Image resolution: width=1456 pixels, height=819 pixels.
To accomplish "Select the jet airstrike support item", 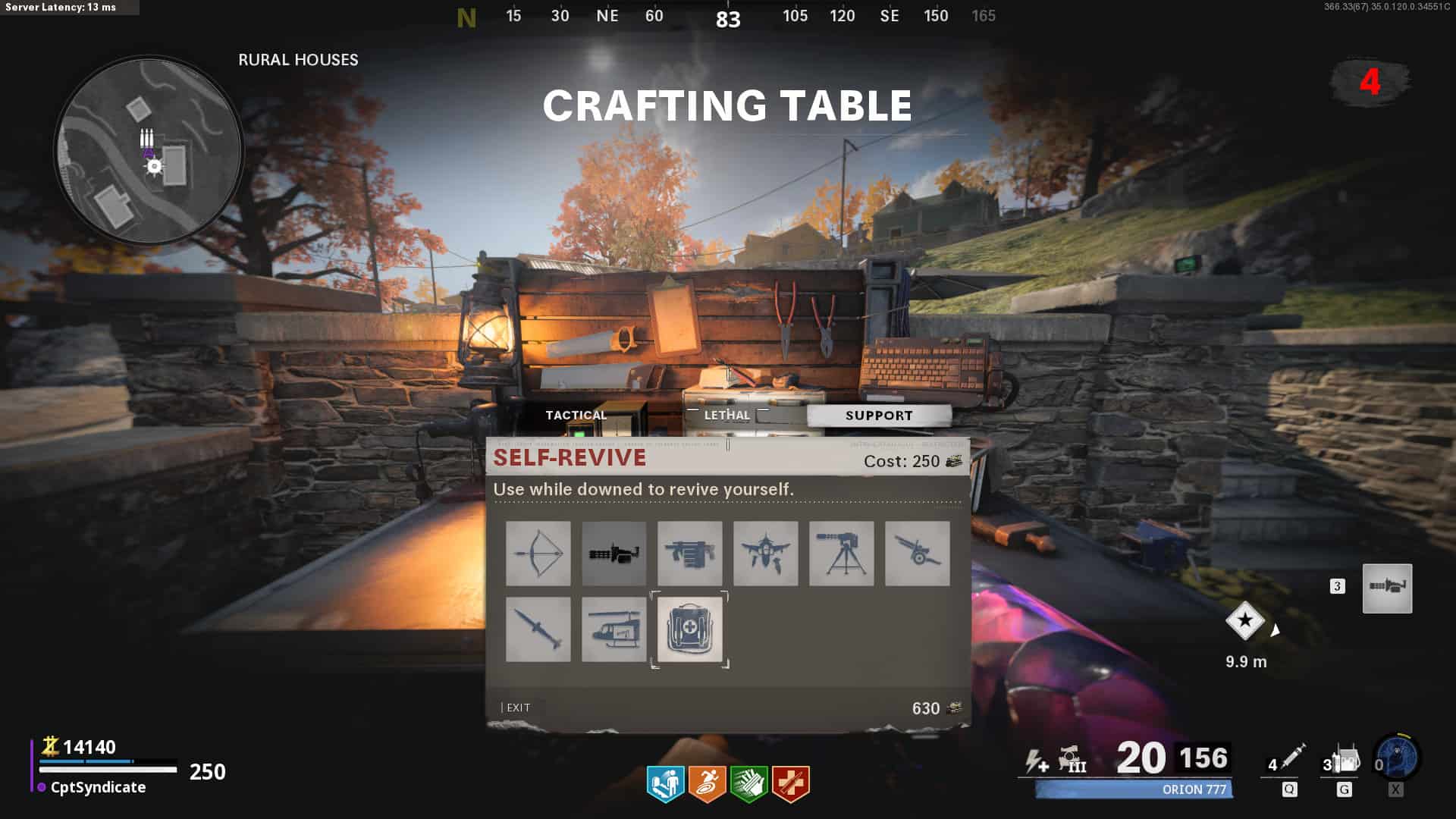I will 765,554.
